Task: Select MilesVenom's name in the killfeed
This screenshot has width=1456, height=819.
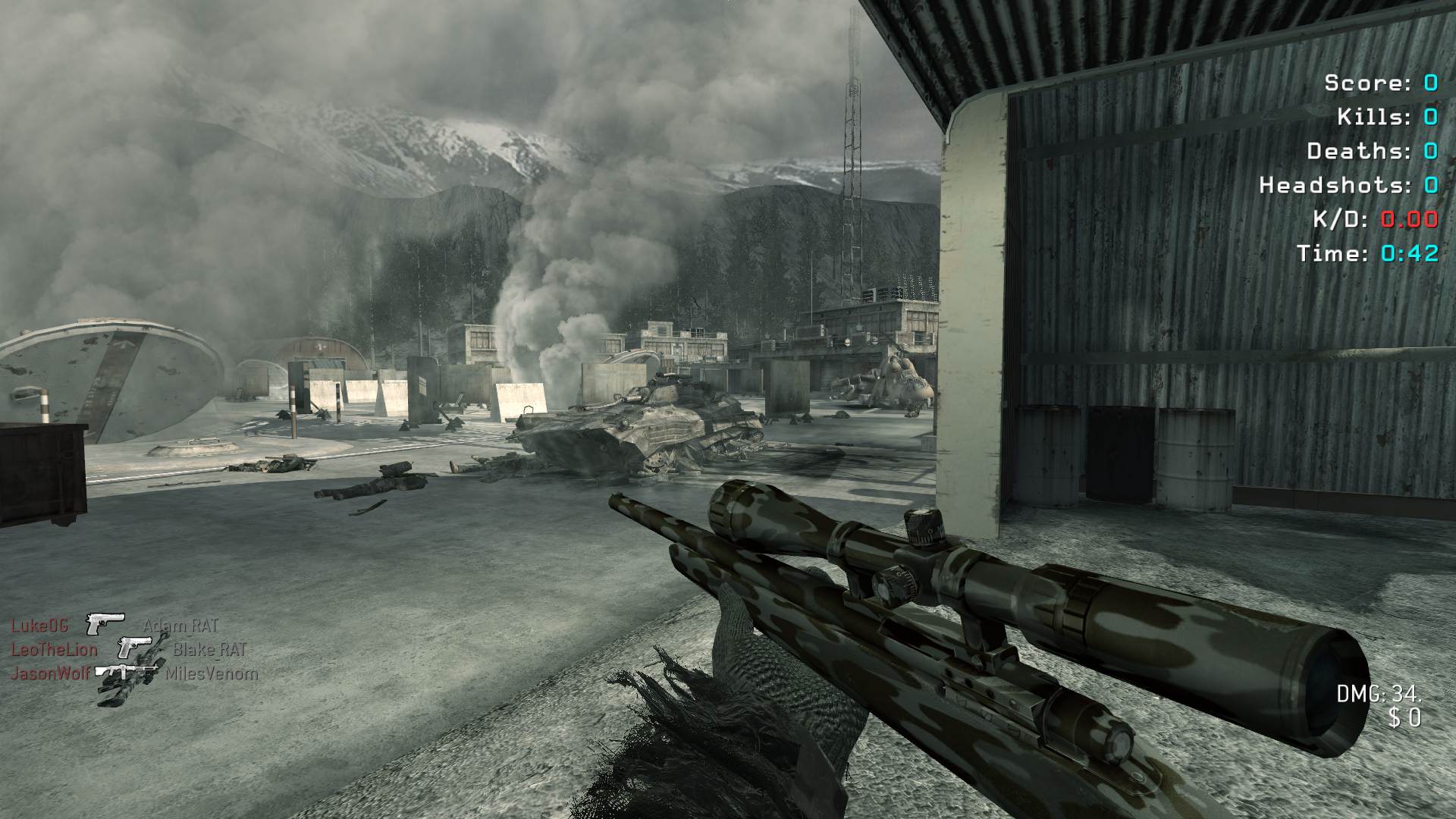Action: click(212, 673)
